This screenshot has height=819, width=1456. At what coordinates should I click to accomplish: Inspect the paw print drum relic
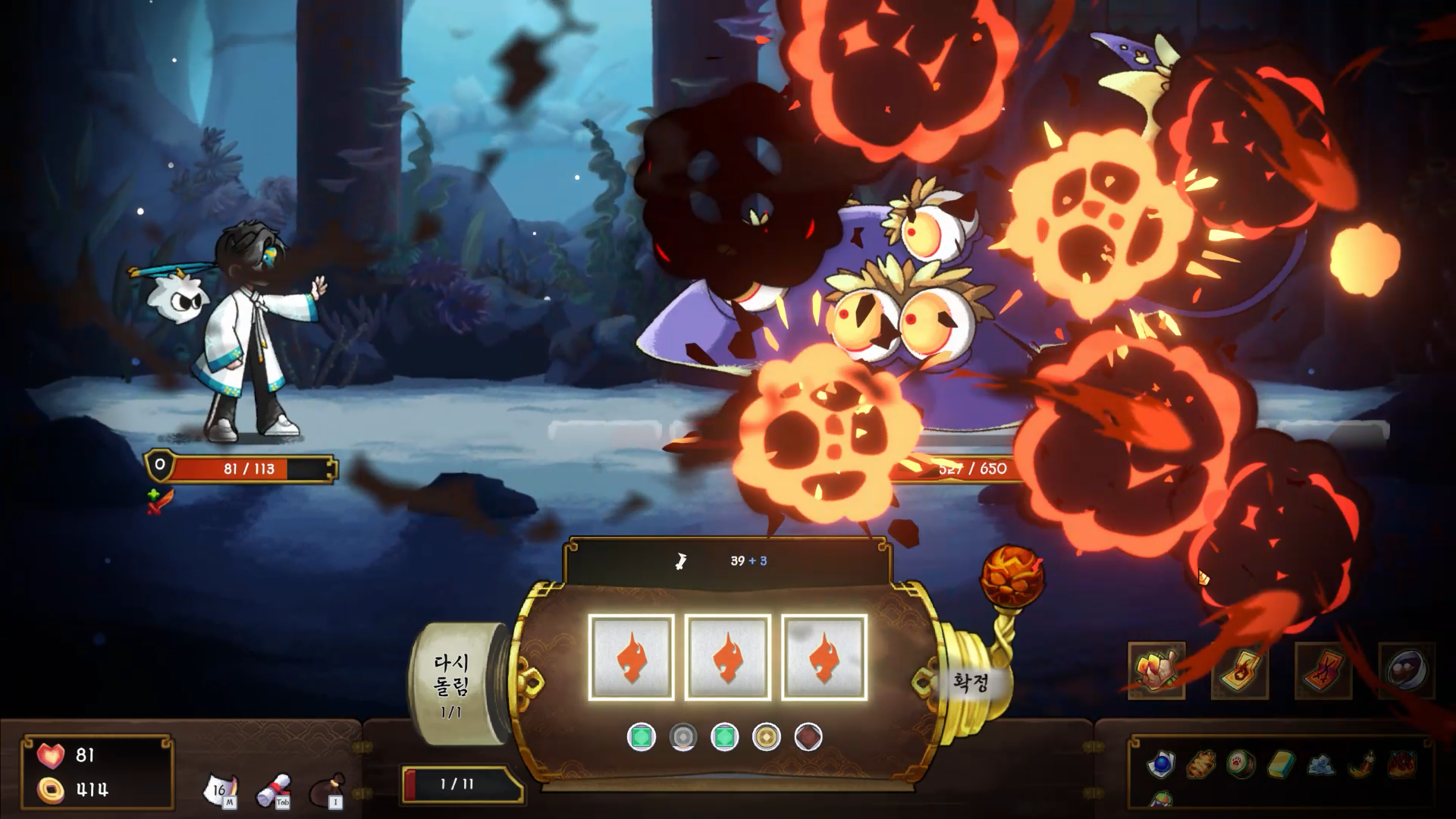(1241, 764)
